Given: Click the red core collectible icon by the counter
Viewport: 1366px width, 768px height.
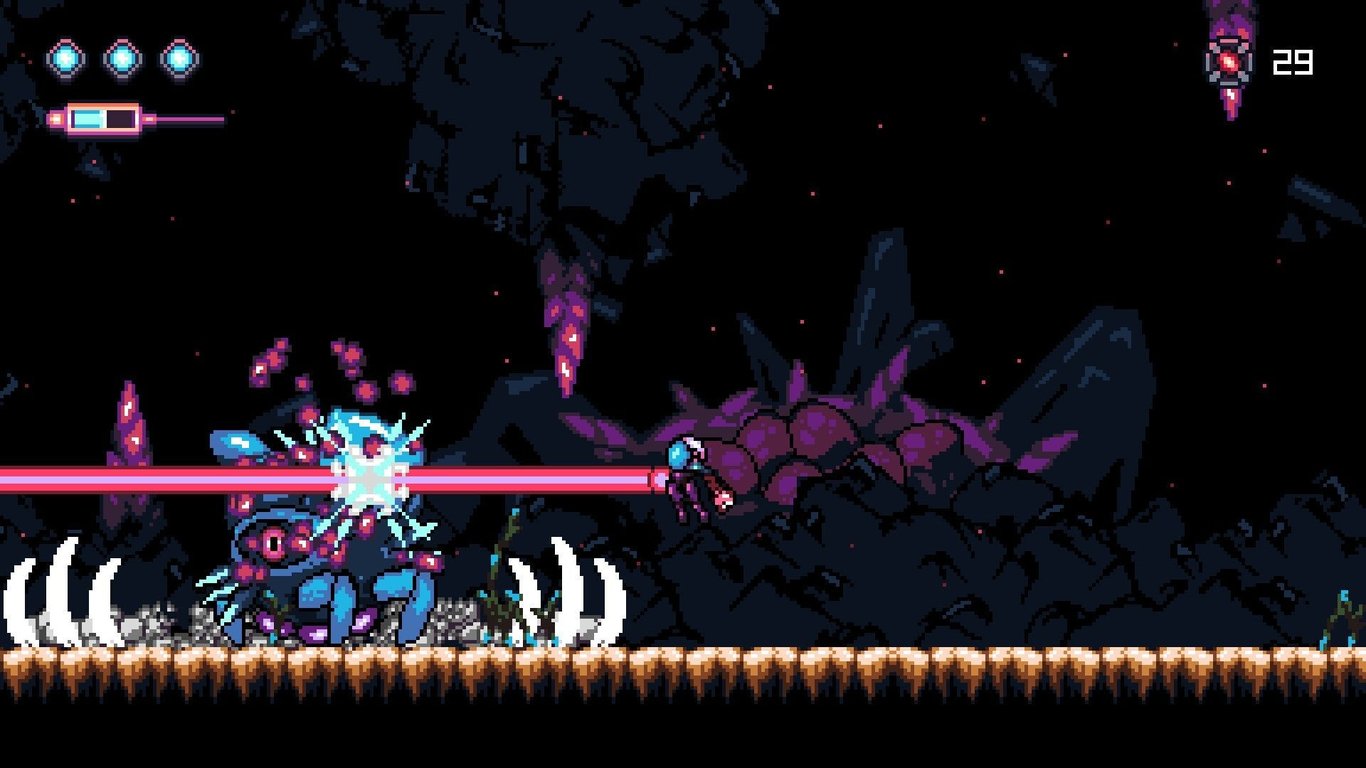Looking at the screenshot, I should coord(1228,62).
